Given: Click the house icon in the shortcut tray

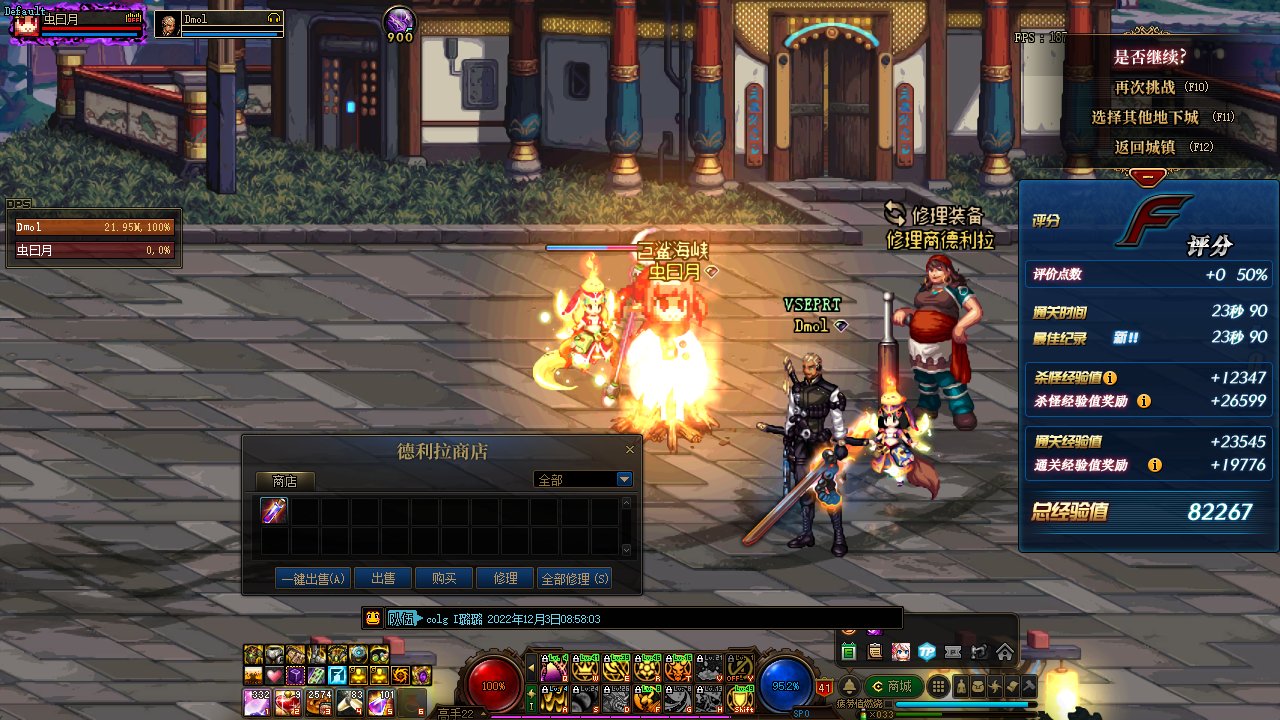Looking at the screenshot, I should [x=1005, y=652].
